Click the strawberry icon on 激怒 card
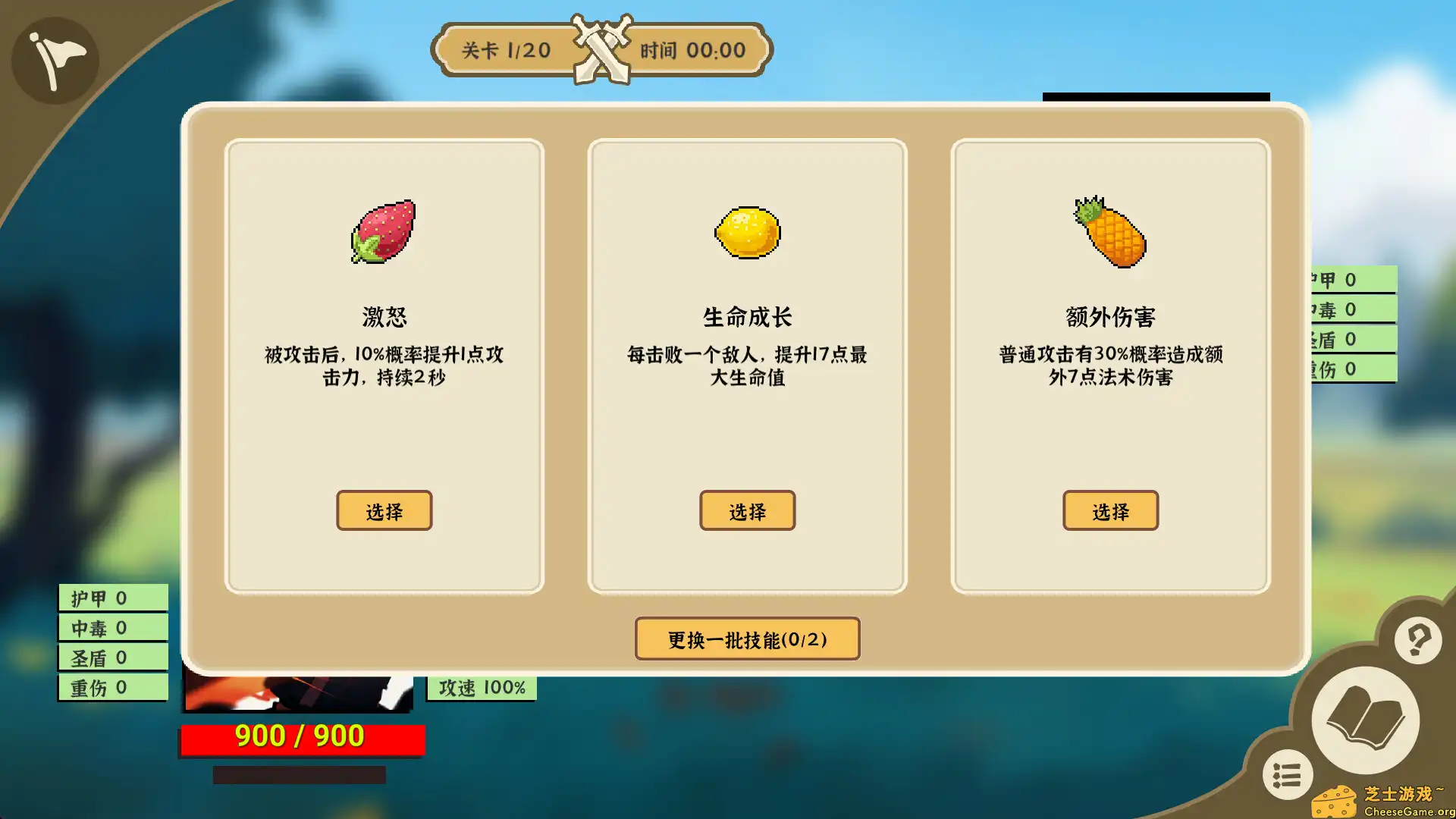The image size is (1456, 819). point(384,234)
